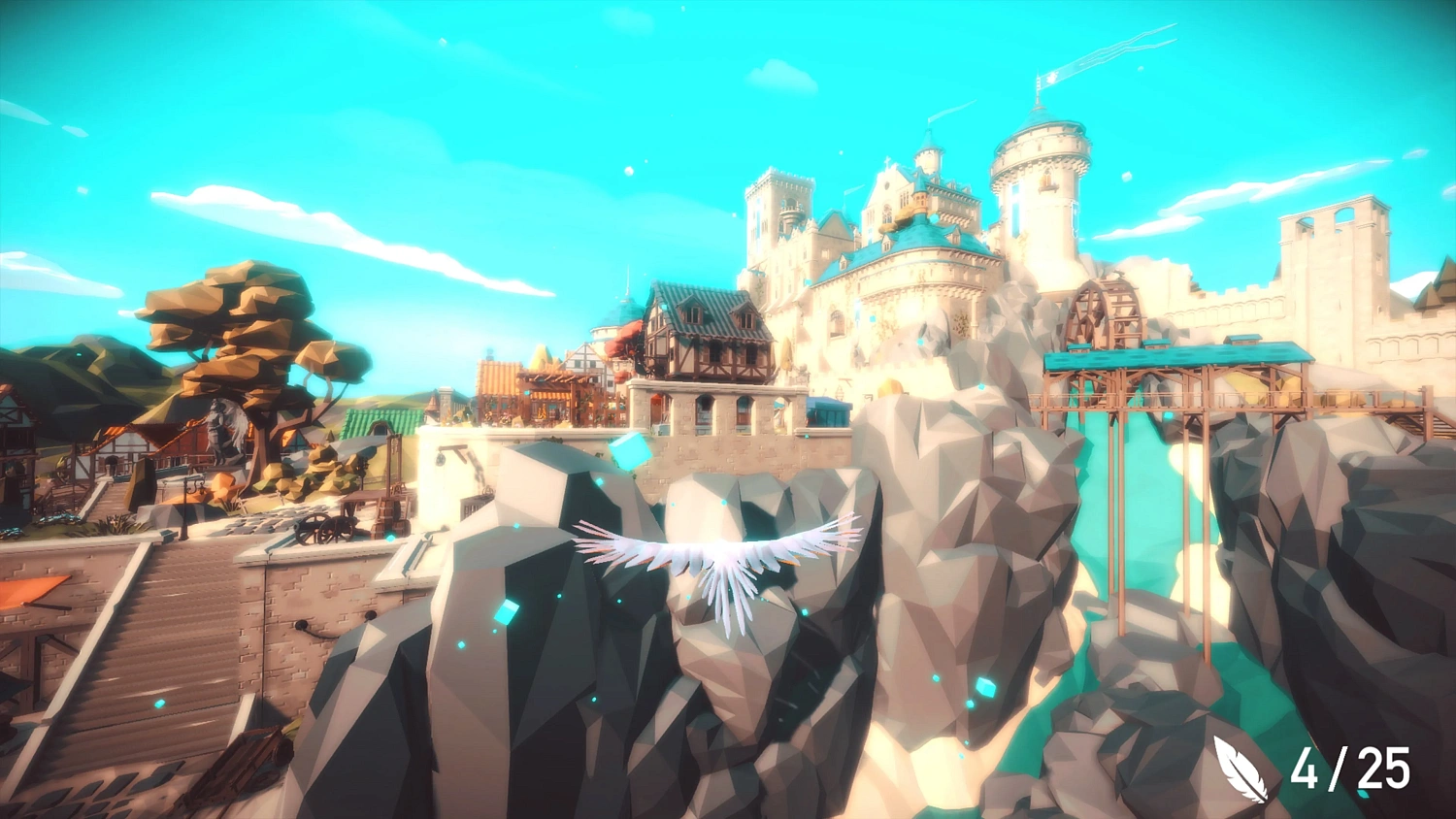Click the white feather collectible icon

1241,769
